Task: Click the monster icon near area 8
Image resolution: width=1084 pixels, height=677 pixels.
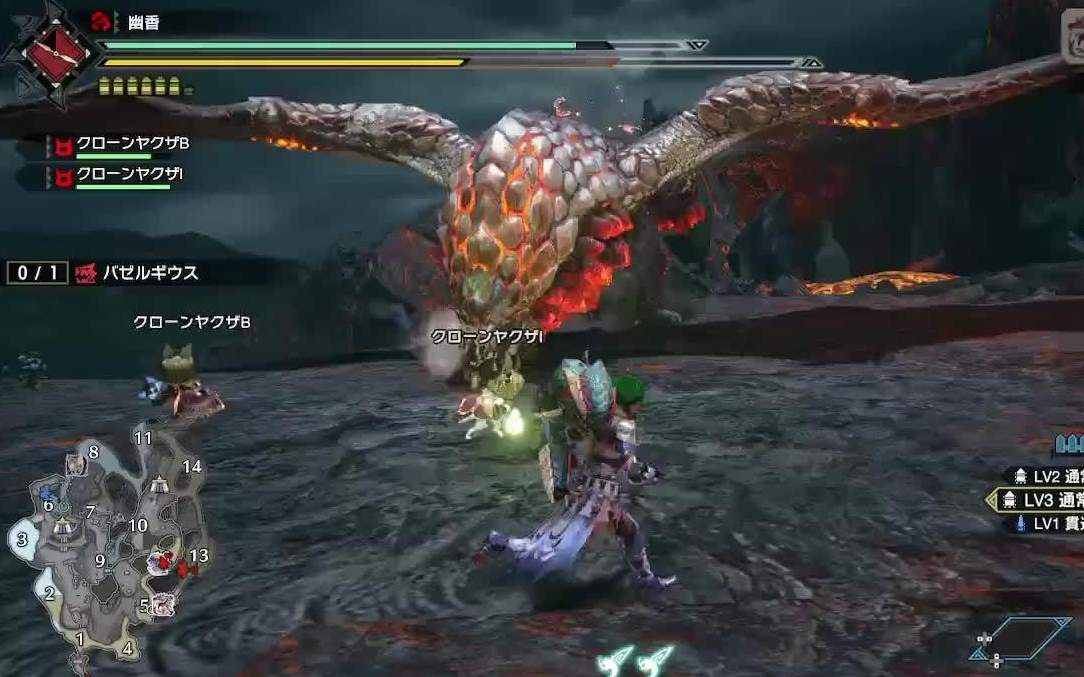Action: coord(75,464)
